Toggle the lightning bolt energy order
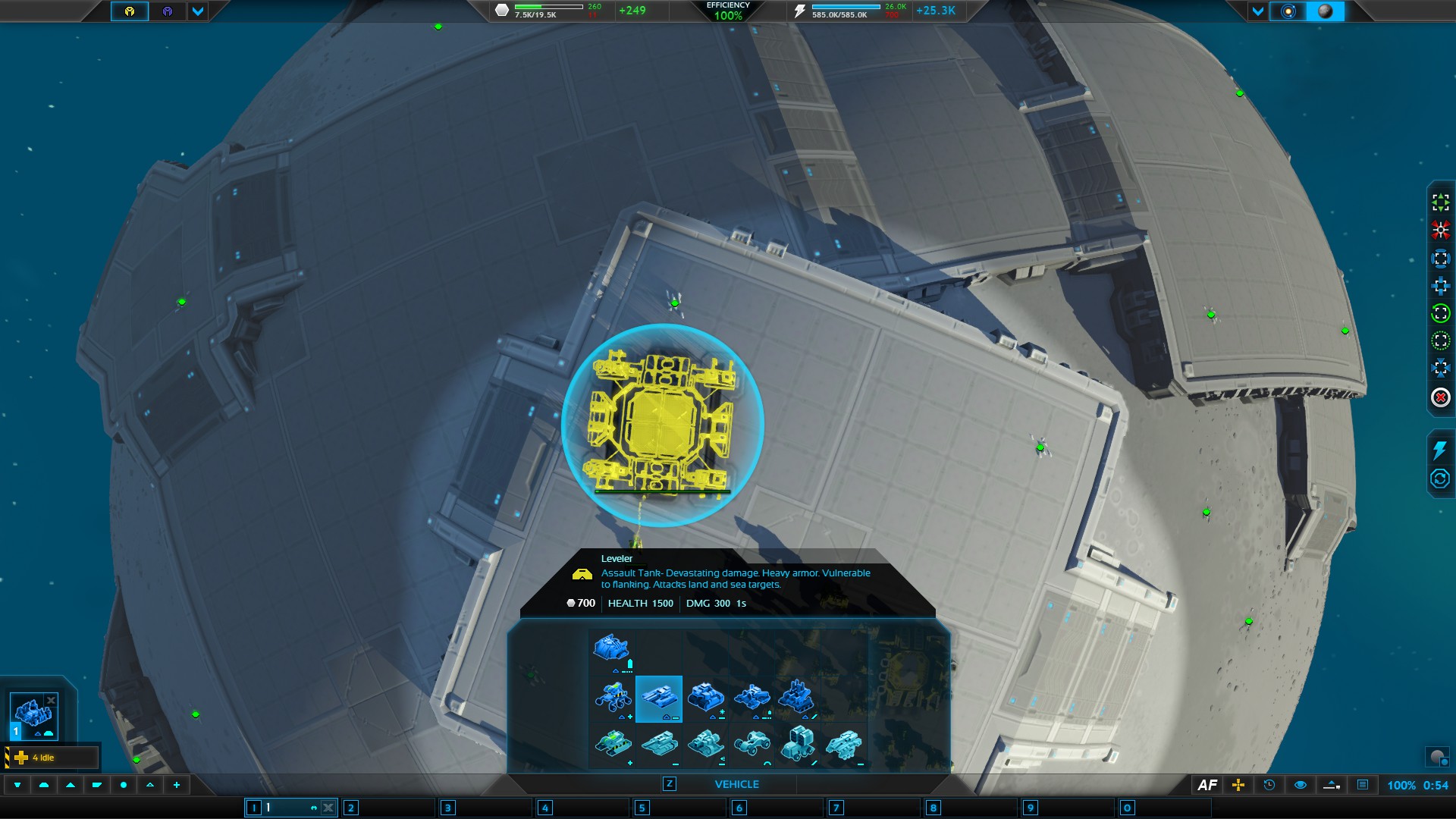Screen dimensions: 1456x819 point(1439,450)
